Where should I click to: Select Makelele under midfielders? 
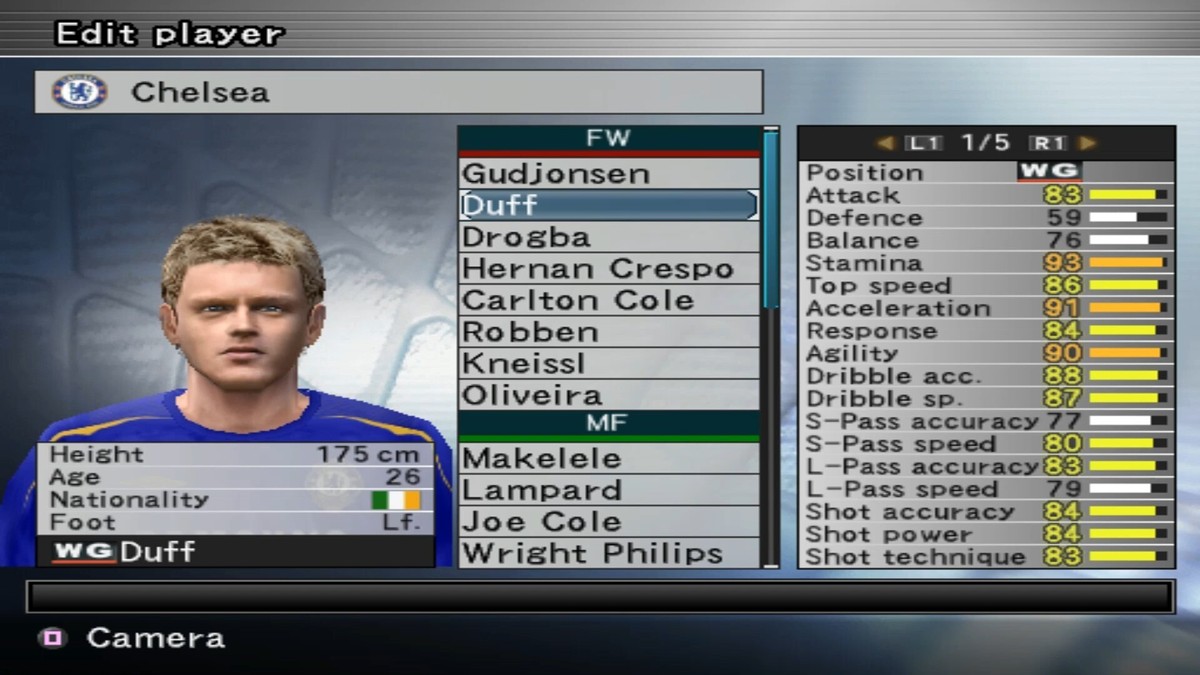[x=608, y=459]
